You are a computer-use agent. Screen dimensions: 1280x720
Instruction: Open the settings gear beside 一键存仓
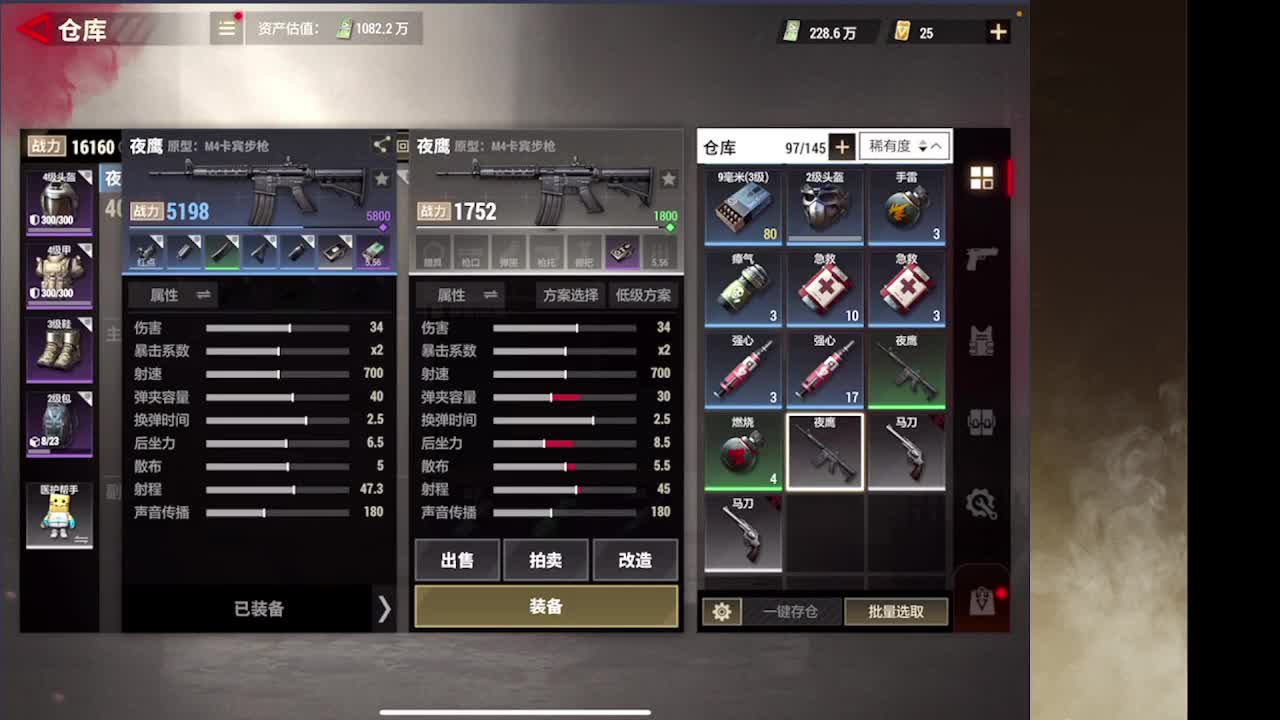(723, 611)
